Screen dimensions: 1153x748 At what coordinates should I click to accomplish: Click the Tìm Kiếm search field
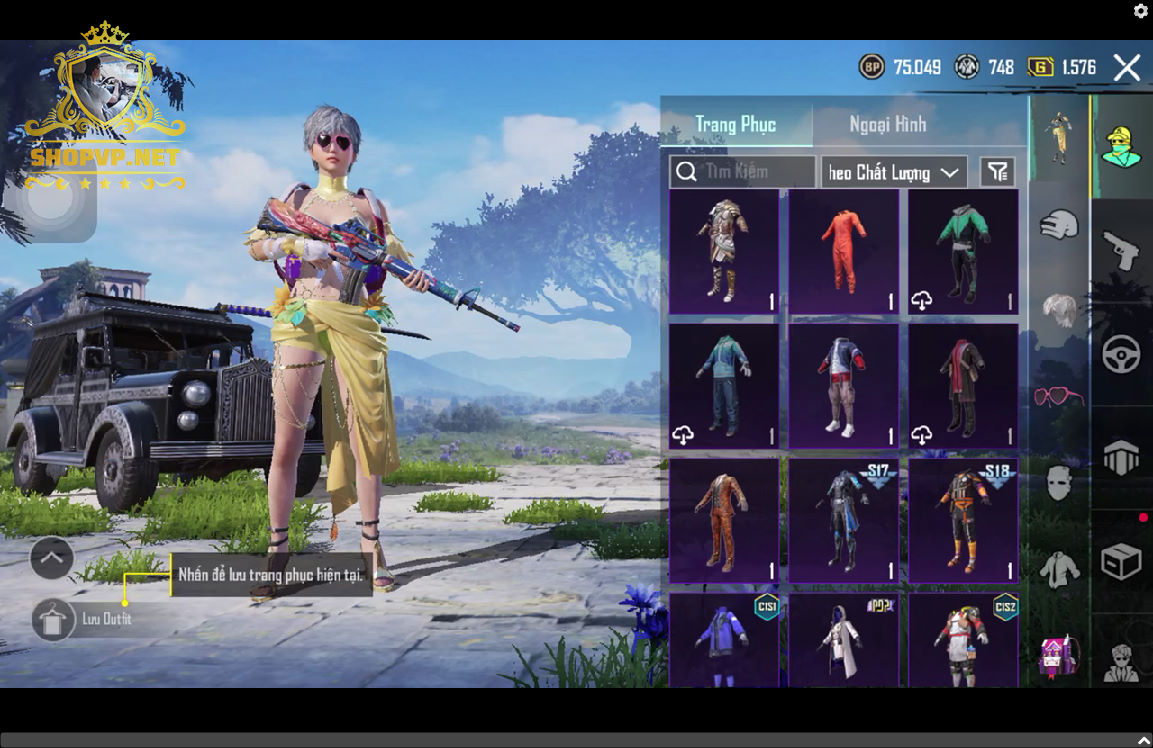point(742,172)
